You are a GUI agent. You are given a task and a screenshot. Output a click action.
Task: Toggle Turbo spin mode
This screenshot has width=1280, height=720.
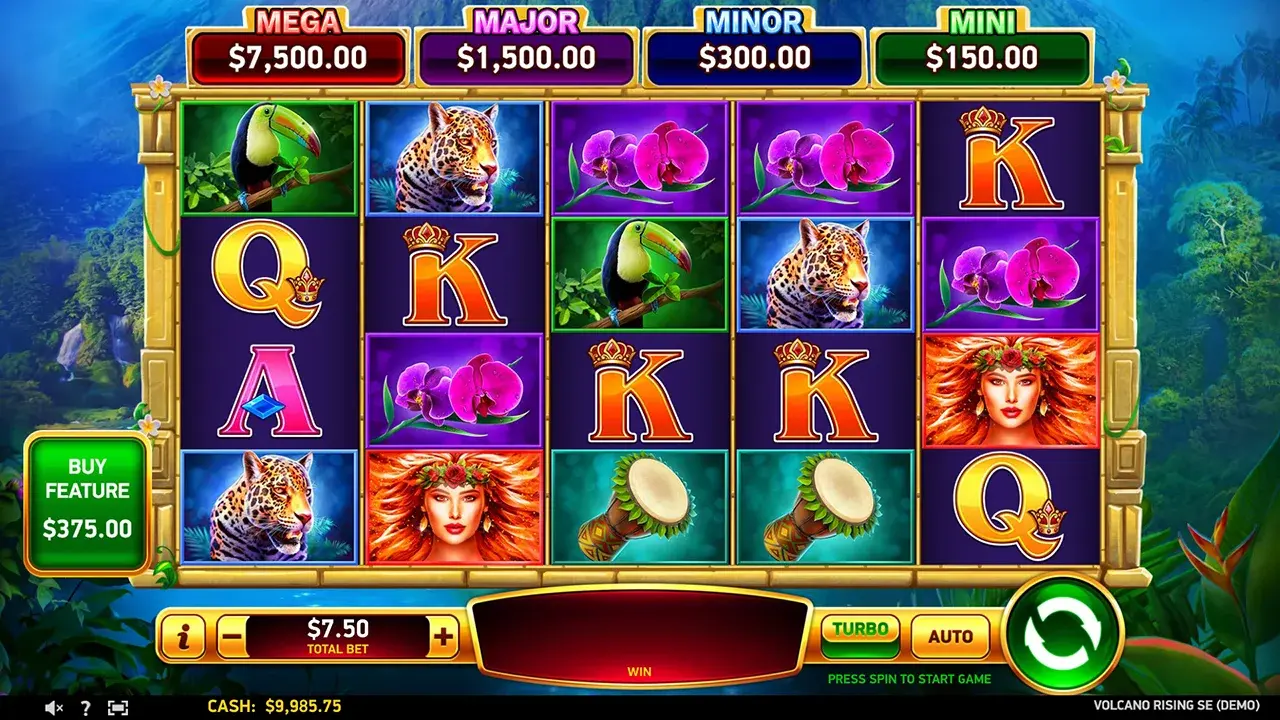coord(860,635)
